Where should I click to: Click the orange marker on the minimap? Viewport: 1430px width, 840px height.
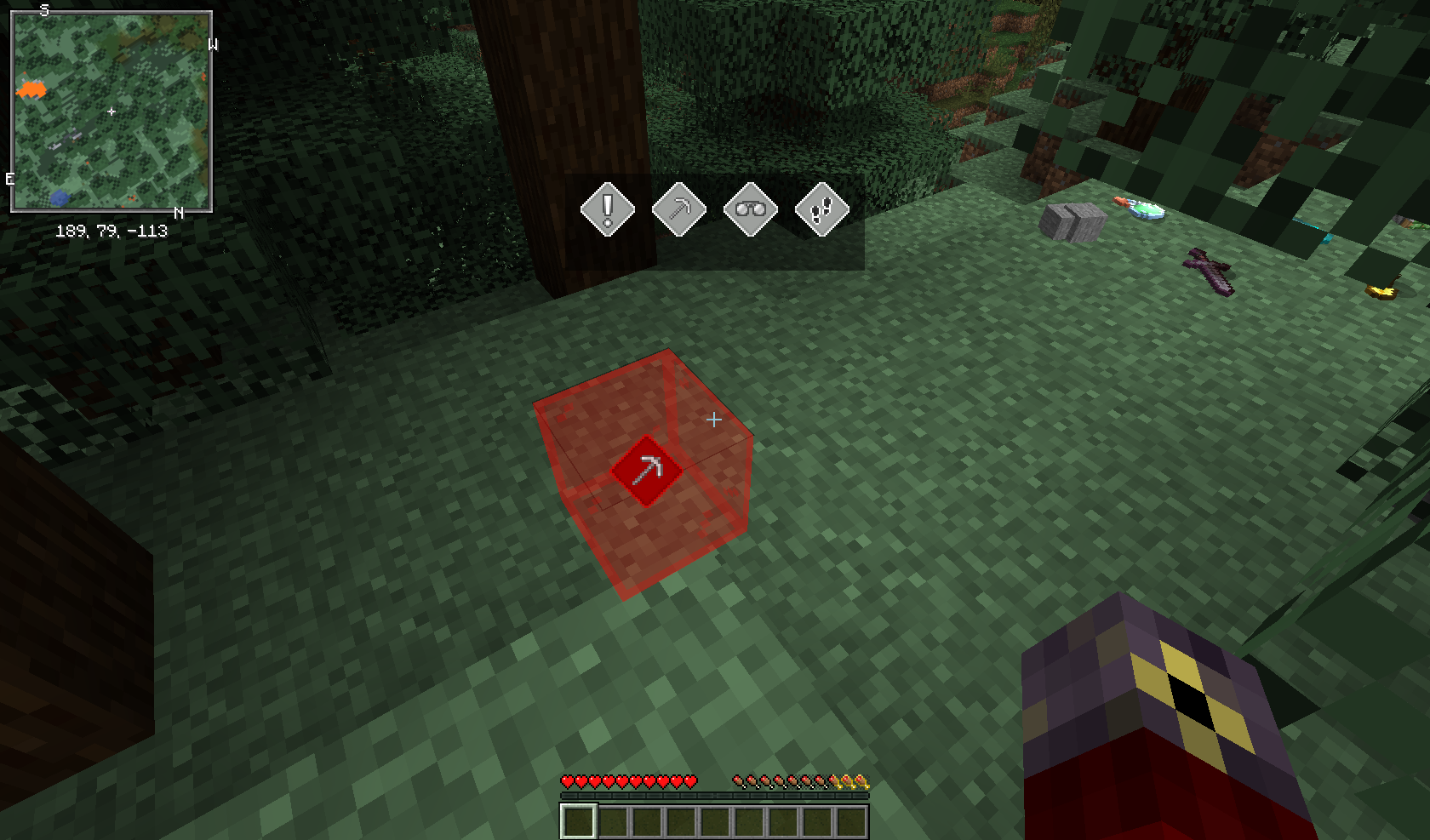(x=31, y=90)
